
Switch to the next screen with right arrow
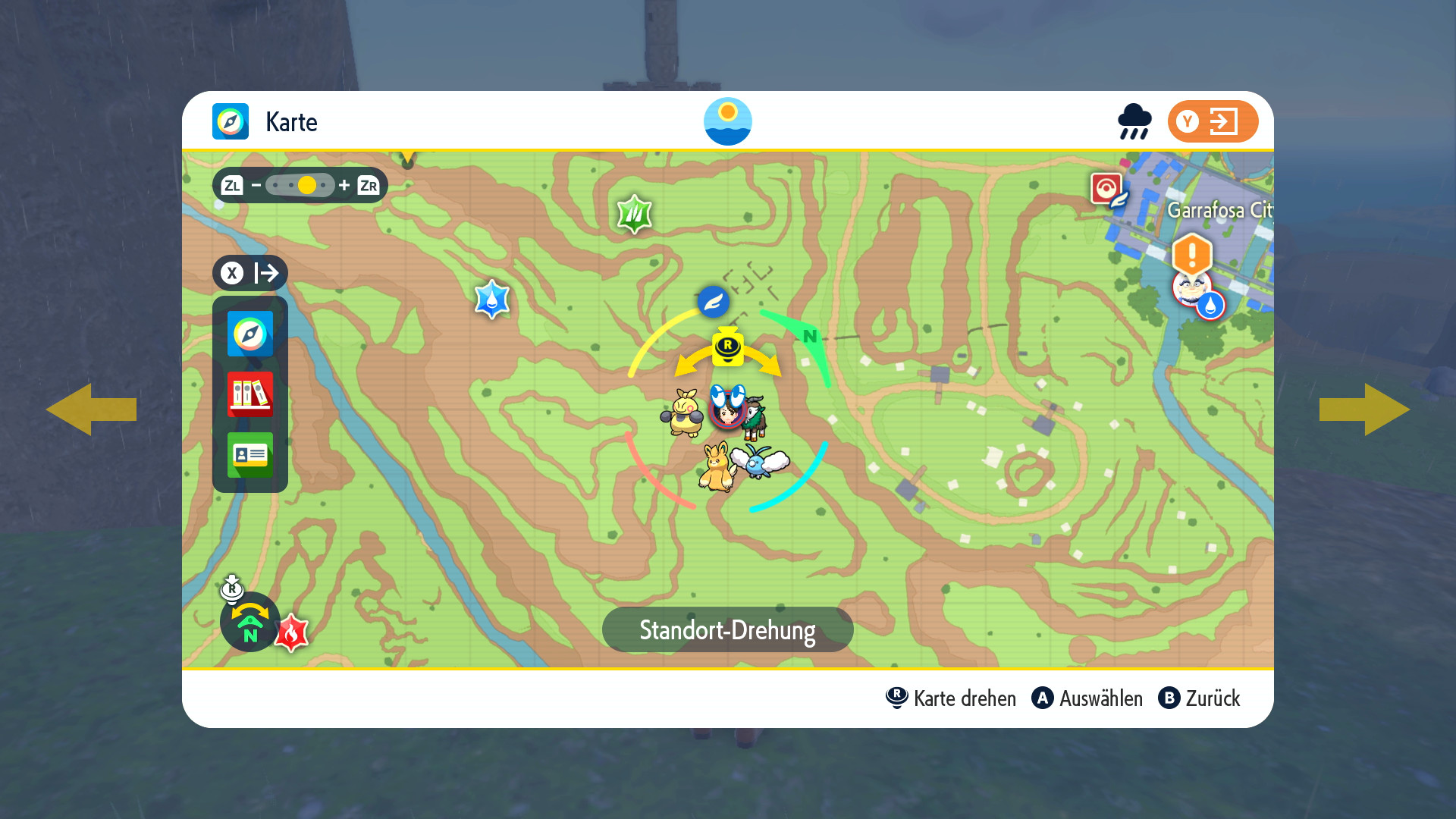click(x=1365, y=409)
